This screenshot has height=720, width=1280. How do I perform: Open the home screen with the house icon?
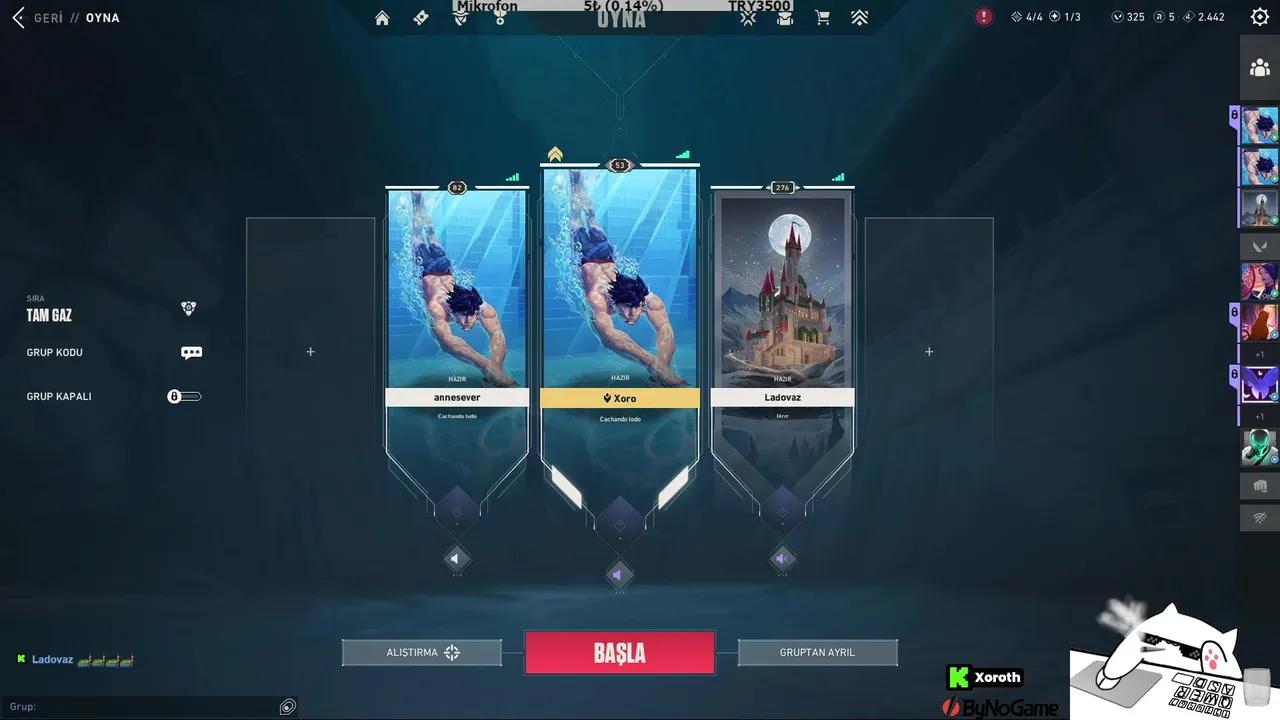tap(381, 17)
